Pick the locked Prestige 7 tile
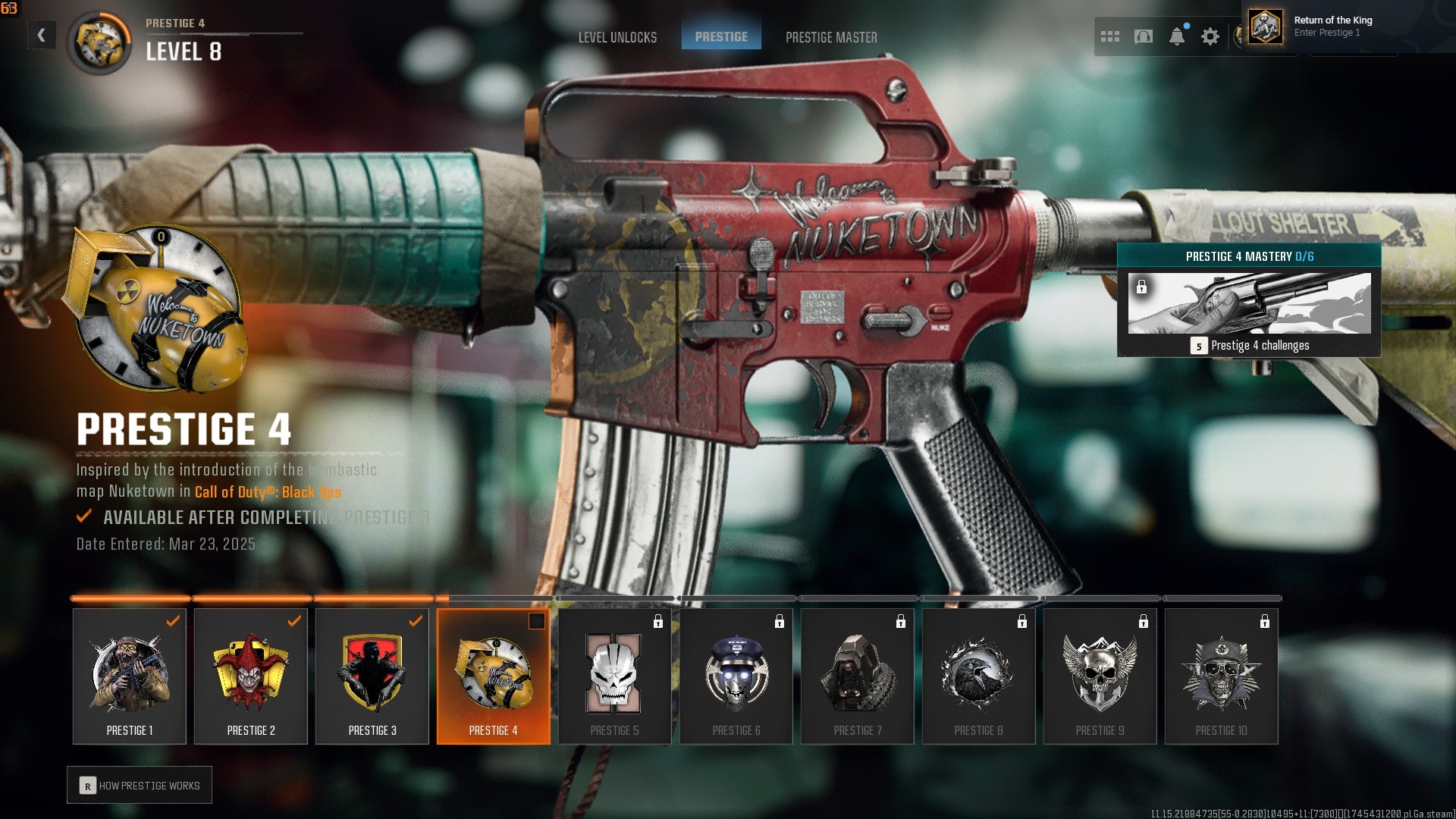The image size is (1456, 819). [858, 676]
